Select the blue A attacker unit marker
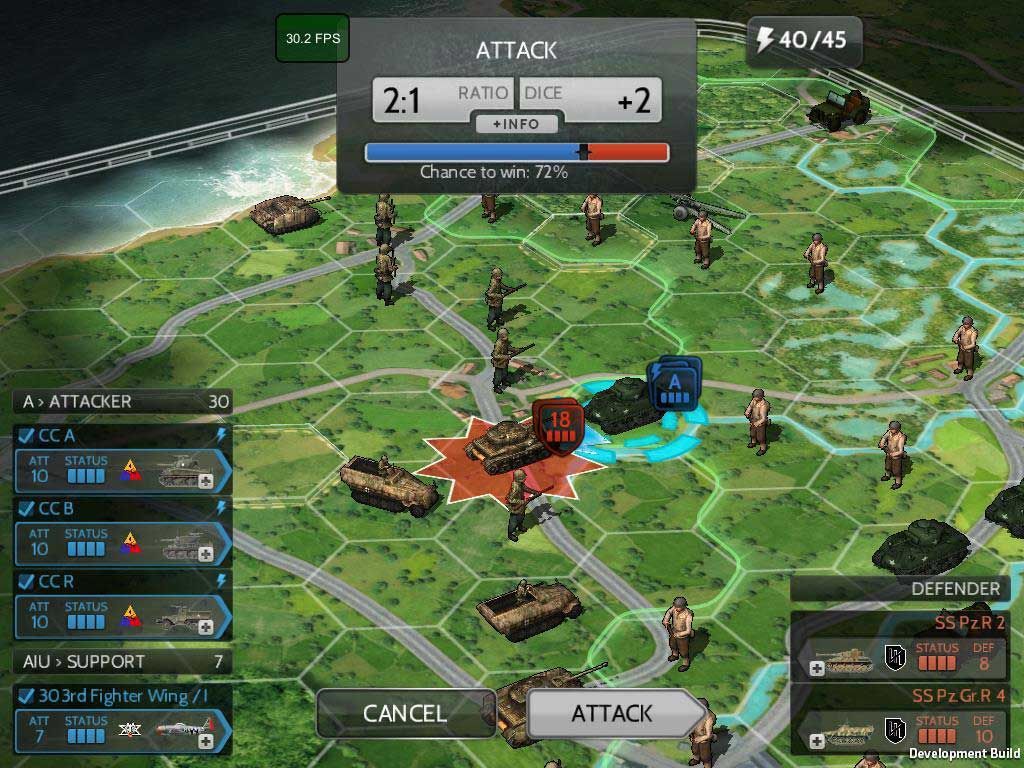1024x768 pixels. click(x=674, y=386)
